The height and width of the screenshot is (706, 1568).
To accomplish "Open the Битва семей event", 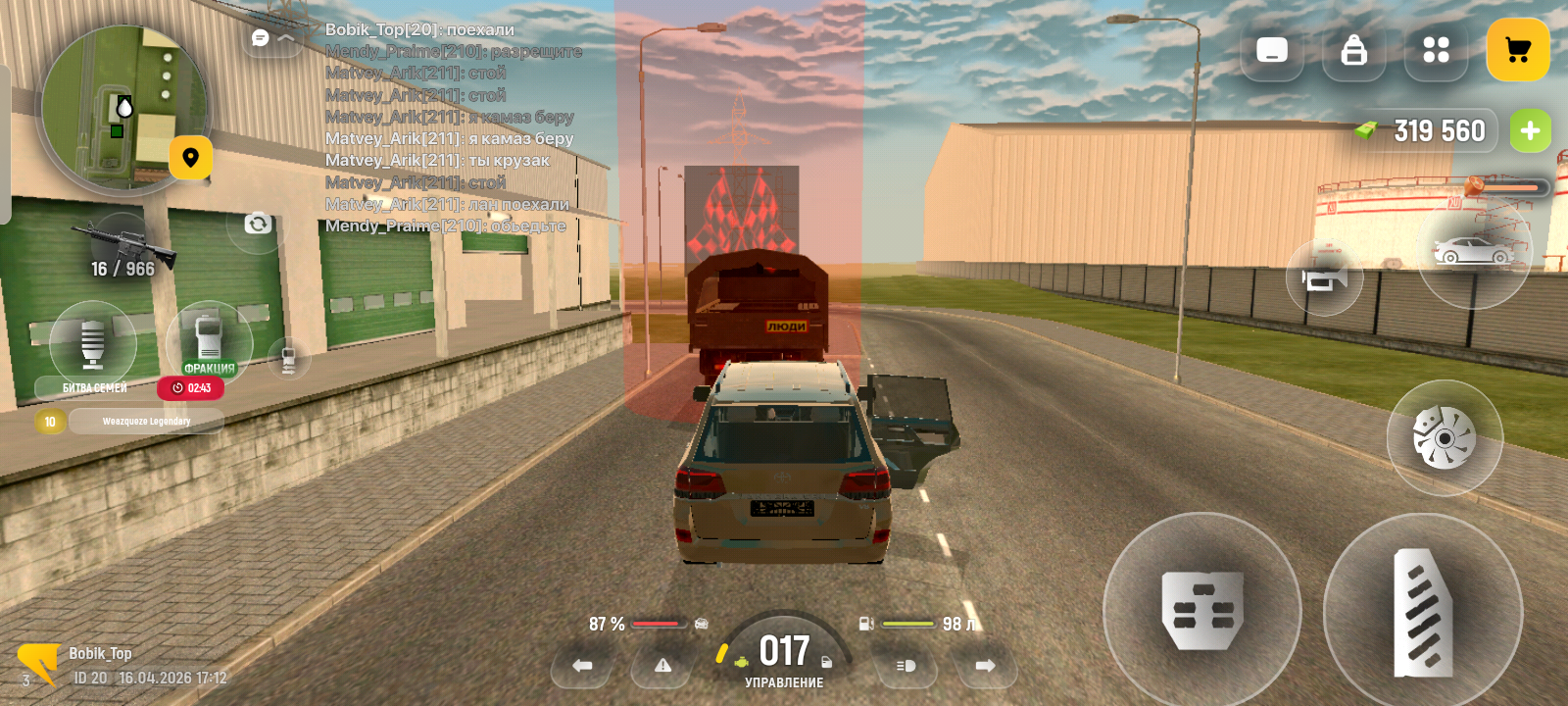I will click(x=93, y=343).
